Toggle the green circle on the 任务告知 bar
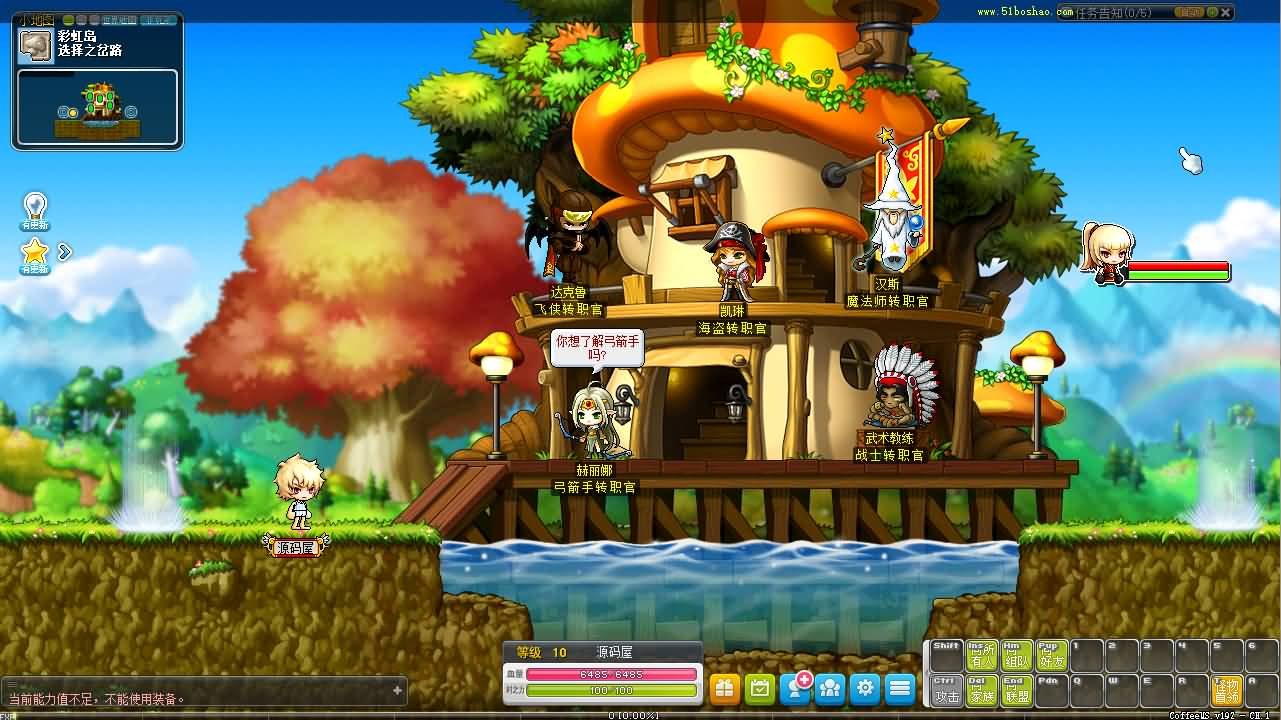The width and height of the screenshot is (1281, 720). 1213,12
